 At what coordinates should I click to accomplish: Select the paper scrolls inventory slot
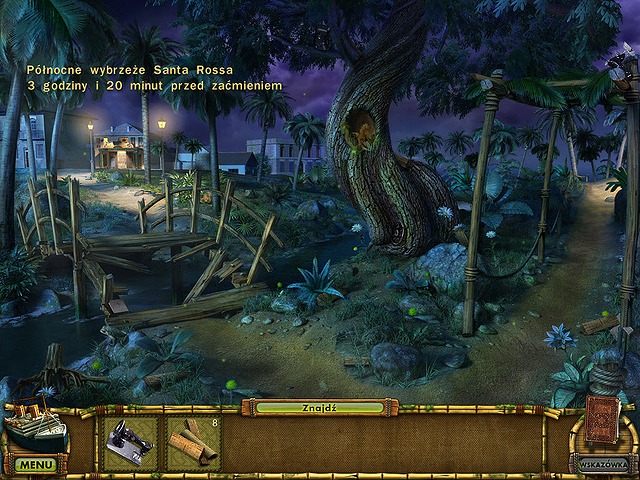click(x=191, y=443)
